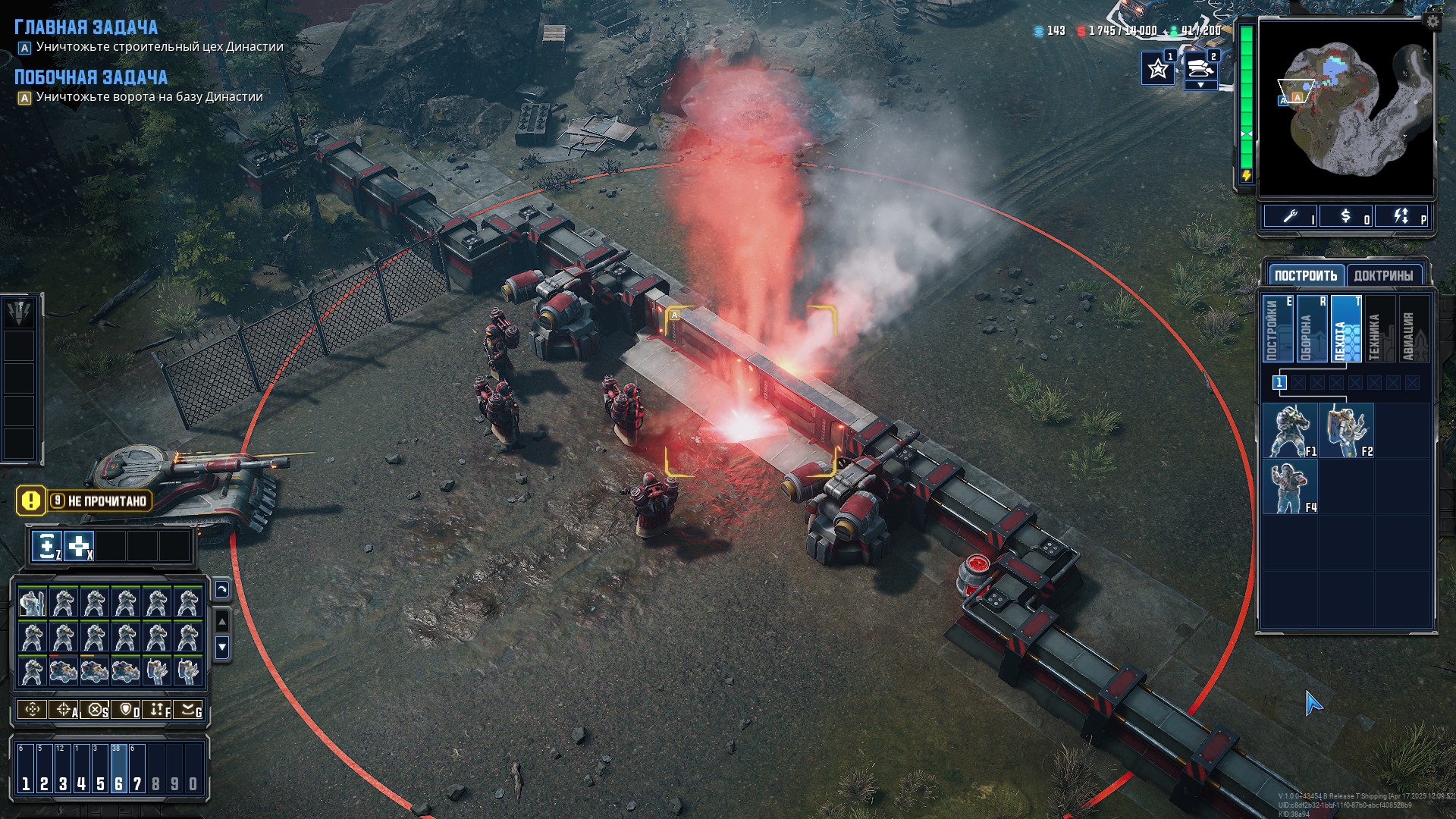Select control group 6
This screenshot has height=819, width=1456.
coord(118,767)
